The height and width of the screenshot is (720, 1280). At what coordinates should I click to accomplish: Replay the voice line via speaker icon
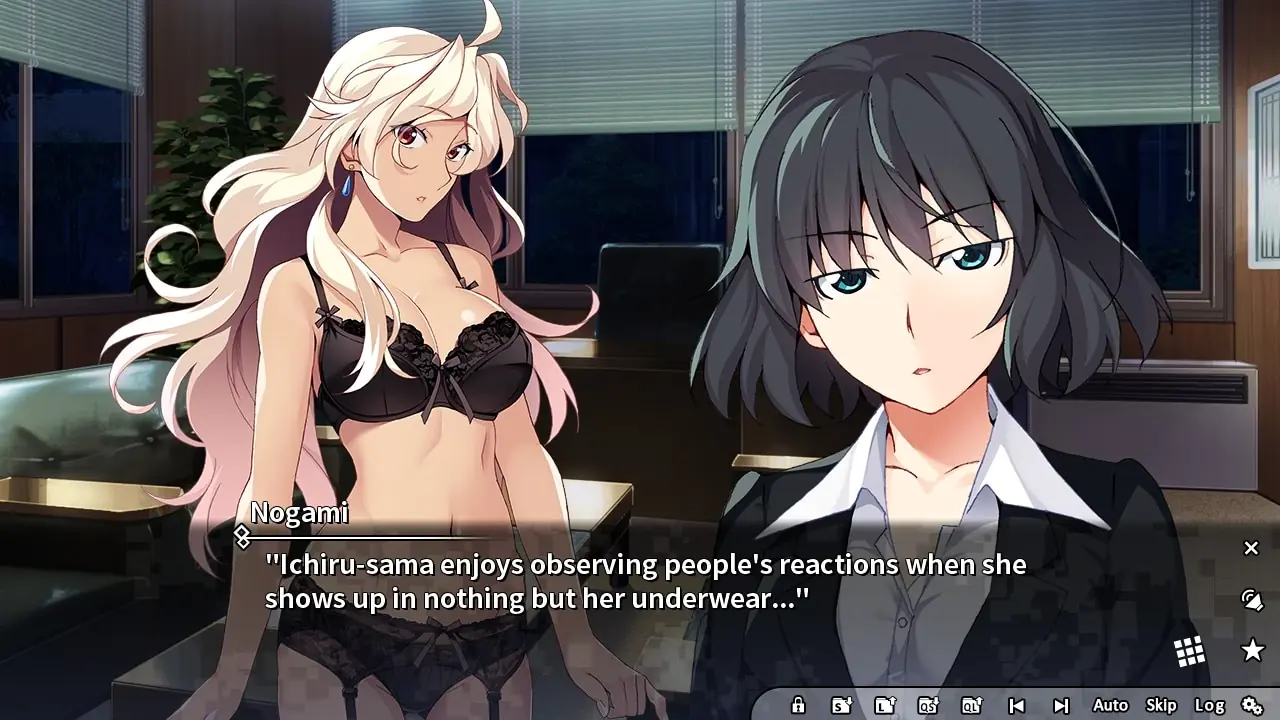(1251, 600)
